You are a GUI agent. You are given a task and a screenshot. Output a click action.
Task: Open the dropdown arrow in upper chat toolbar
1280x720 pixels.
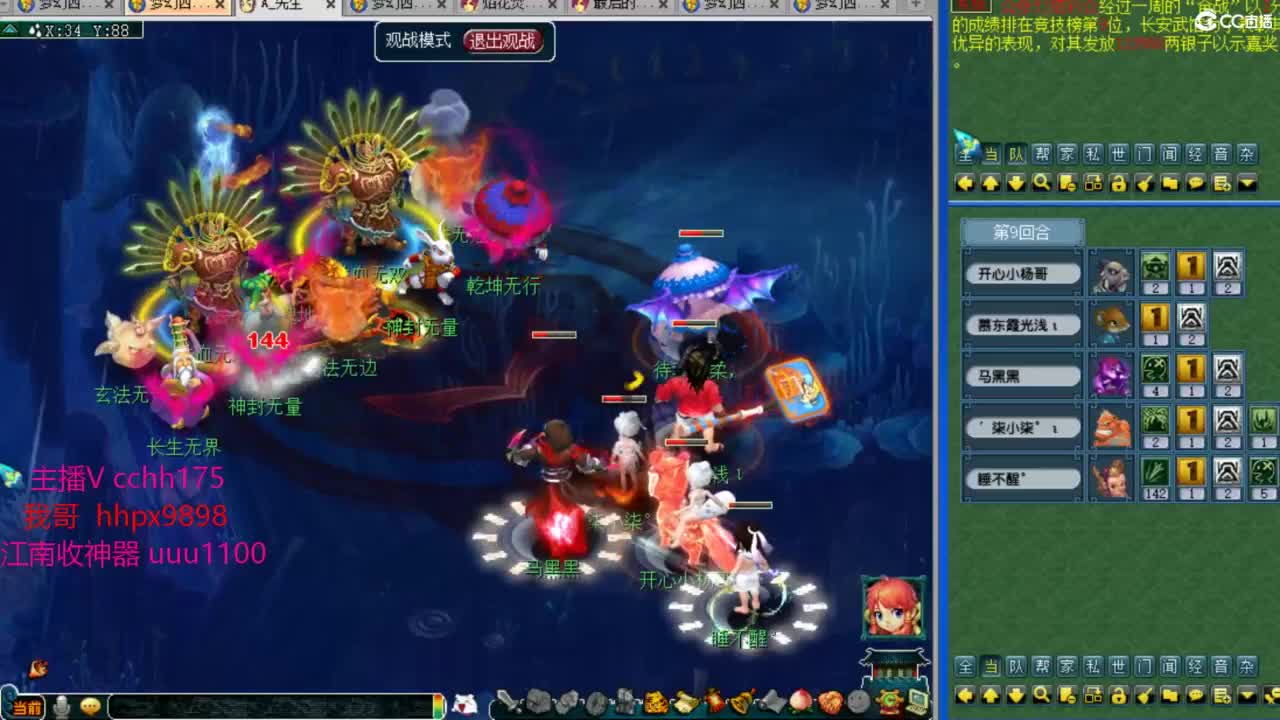pos(1246,183)
